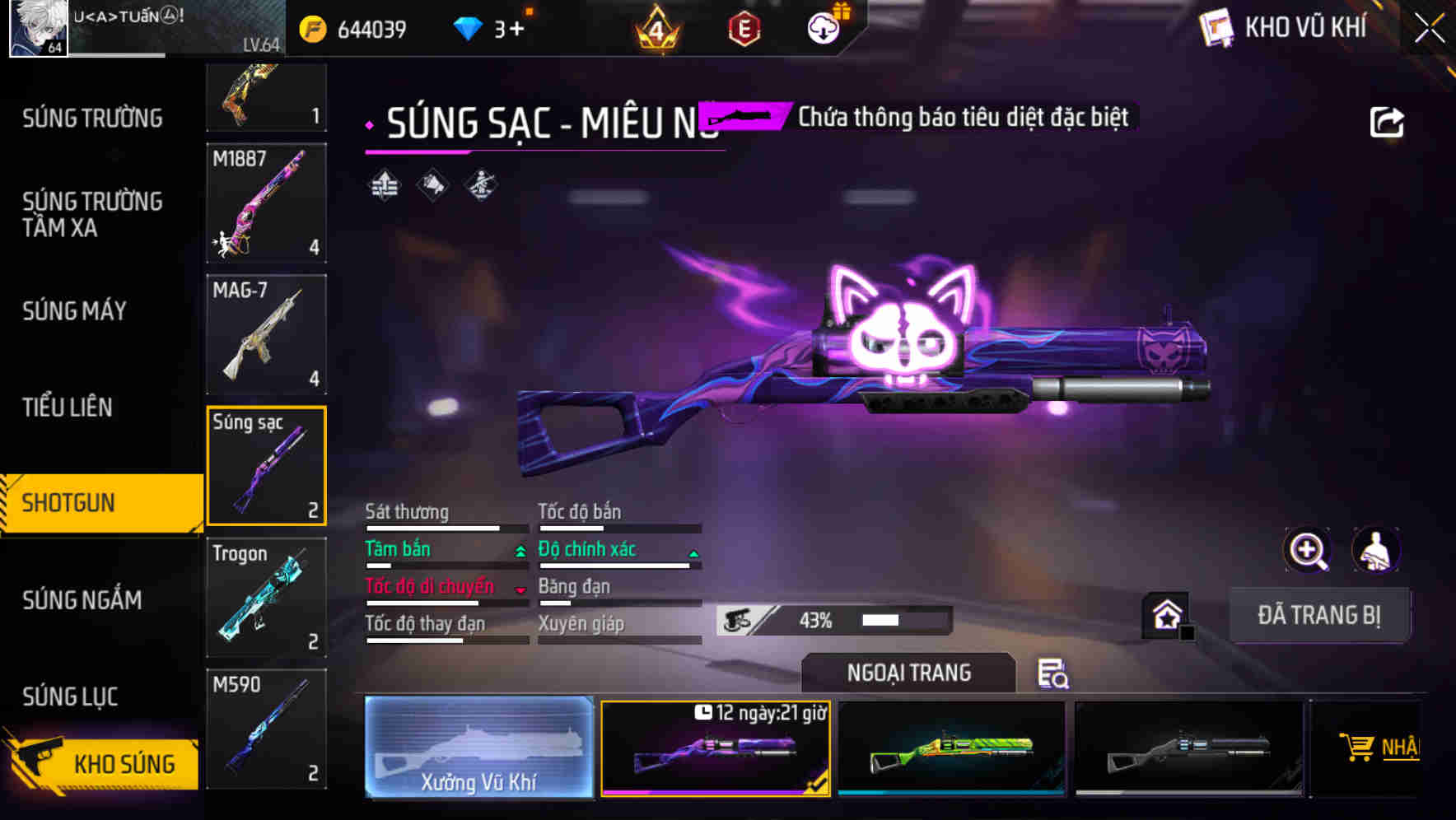Click the diamond currency icon in top bar
The width and height of the screenshot is (1456, 820).
pyautogui.click(x=469, y=27)
